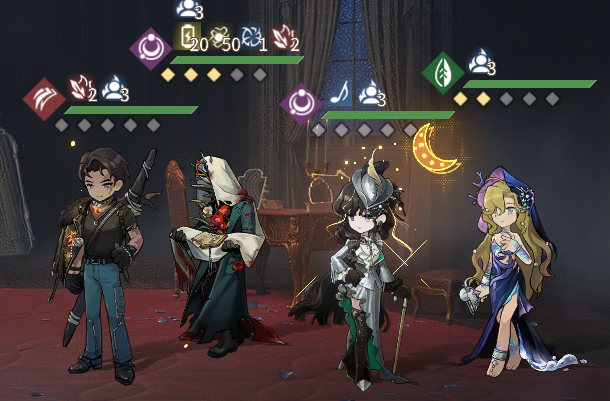The width and height of the screenshot is (610, 401).
Task: Tap the green leaf element icon
Action: [x=440, y=72]
